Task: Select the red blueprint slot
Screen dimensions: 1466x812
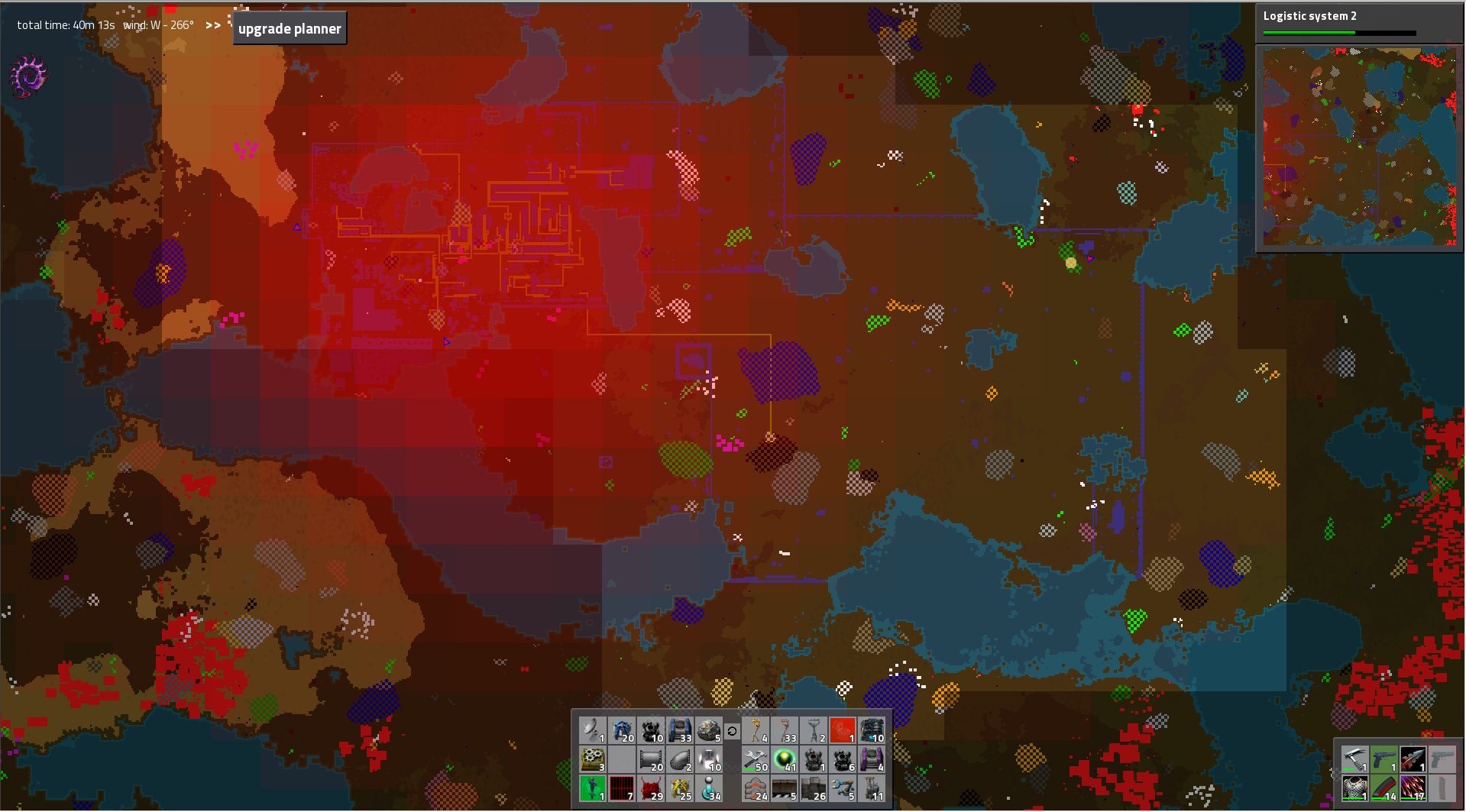Action: 843,730
